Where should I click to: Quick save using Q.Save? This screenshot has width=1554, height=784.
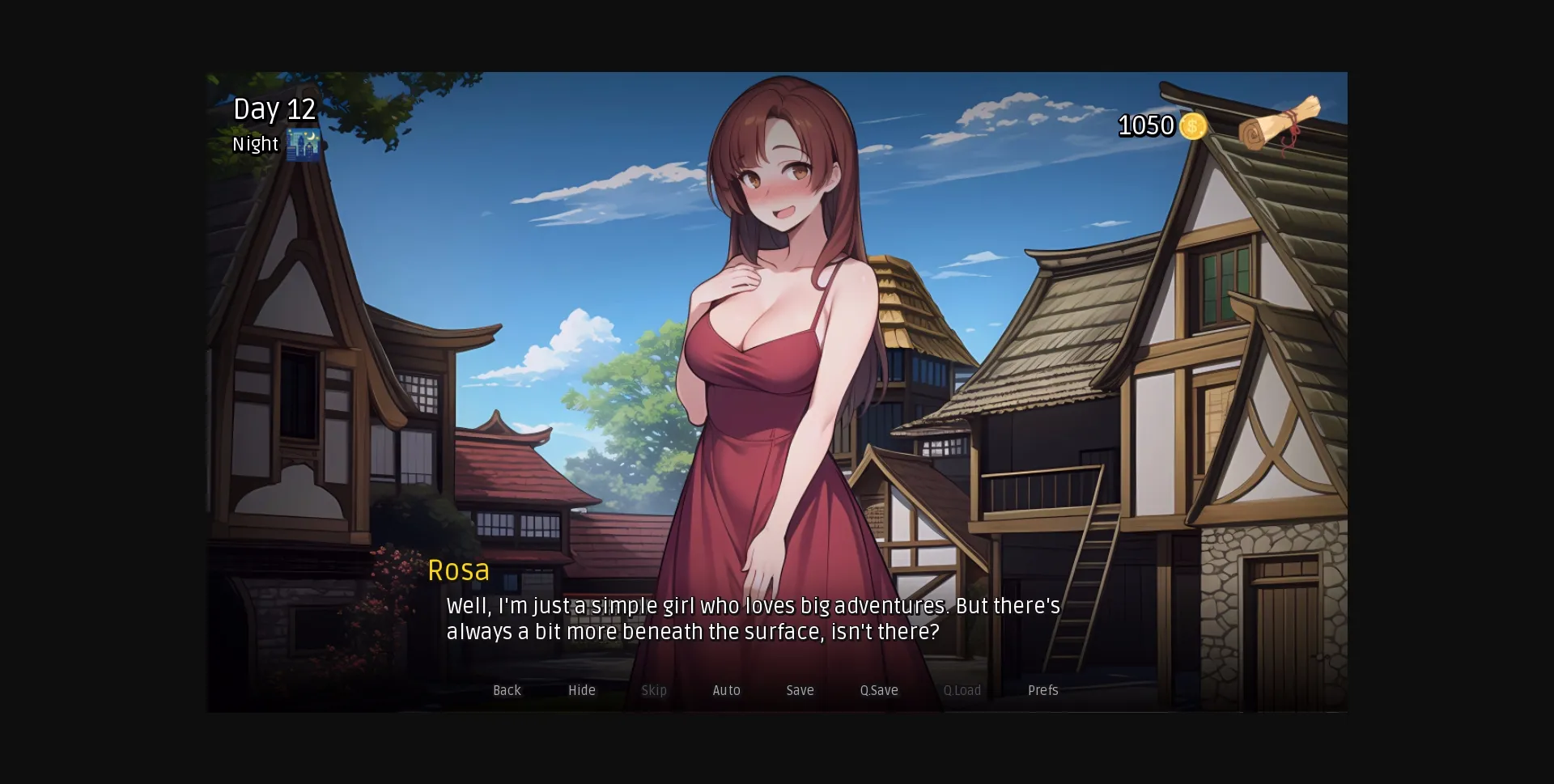pos(879,690)
